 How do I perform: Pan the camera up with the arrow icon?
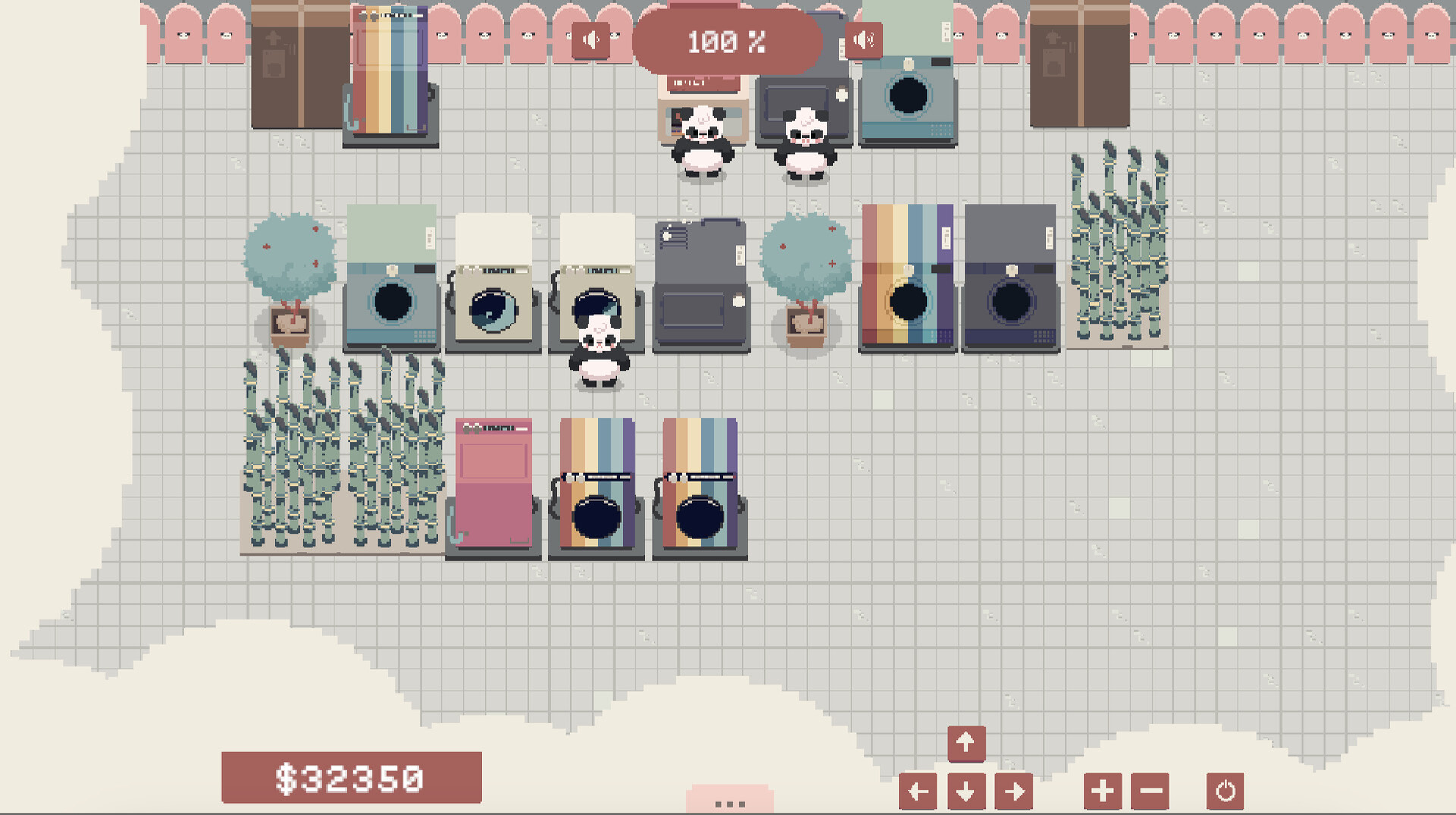coord(965,742)
